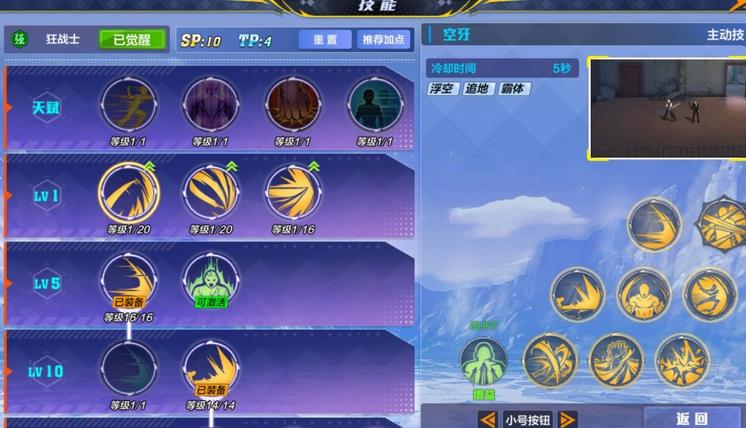Image resolution: width=746 pixels, height=428 pixels.
Task: Click the 重置 reset button
Action: 324,40
